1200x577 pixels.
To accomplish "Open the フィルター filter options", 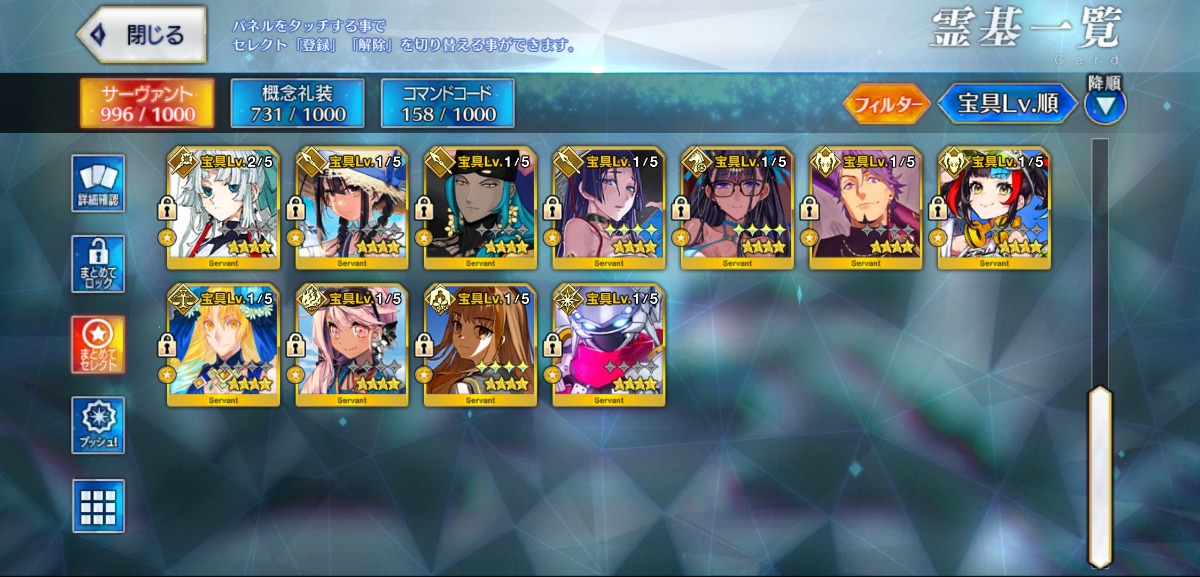I will point(887,104).
